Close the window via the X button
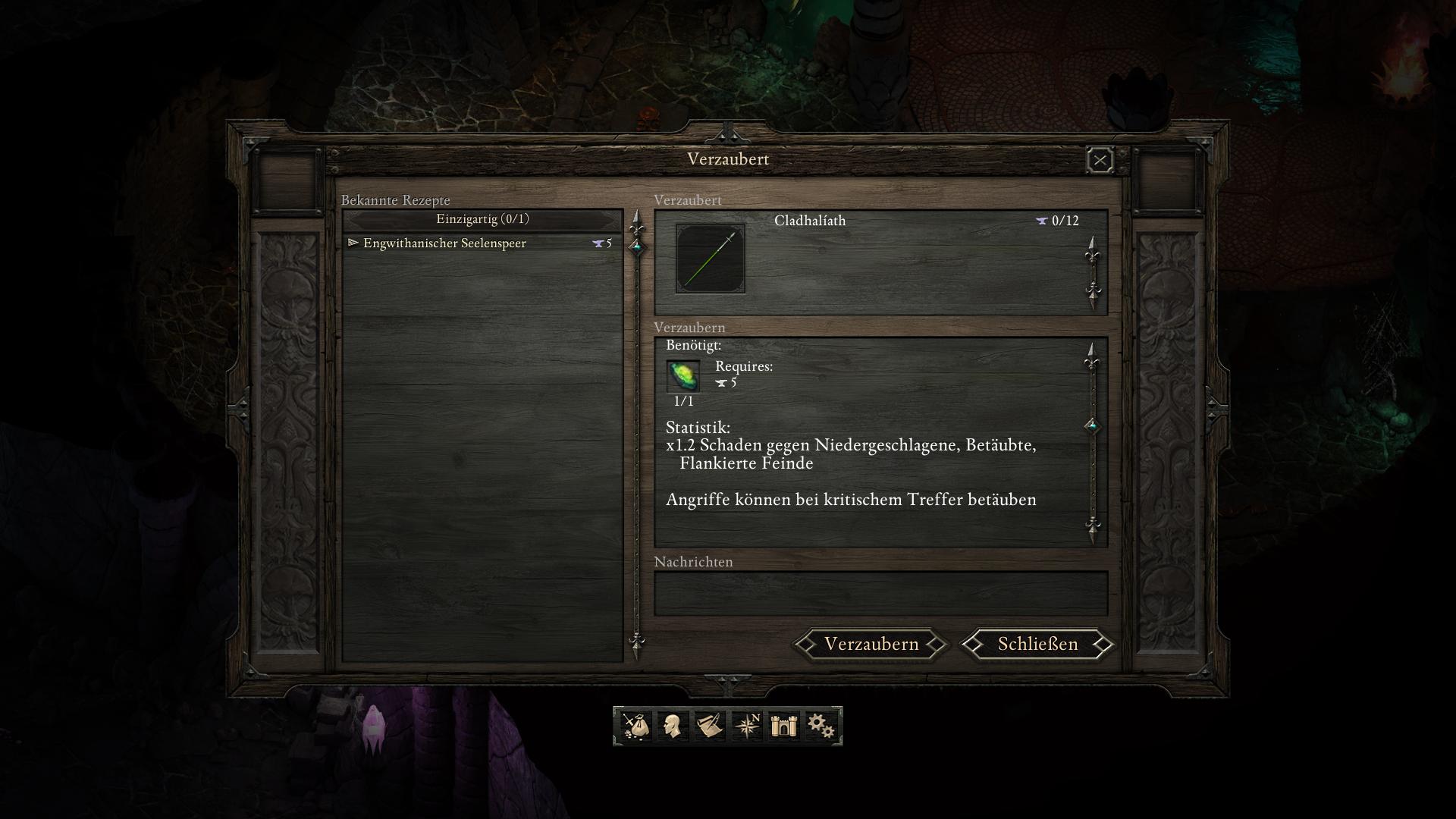The image size is (1456, 819). 1100,160
